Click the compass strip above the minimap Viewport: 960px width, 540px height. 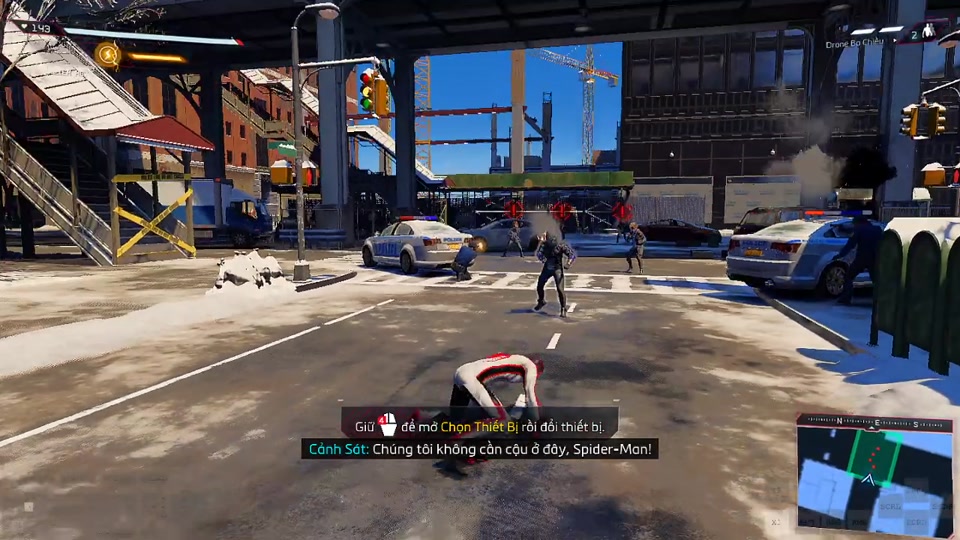tap(874, 423)
